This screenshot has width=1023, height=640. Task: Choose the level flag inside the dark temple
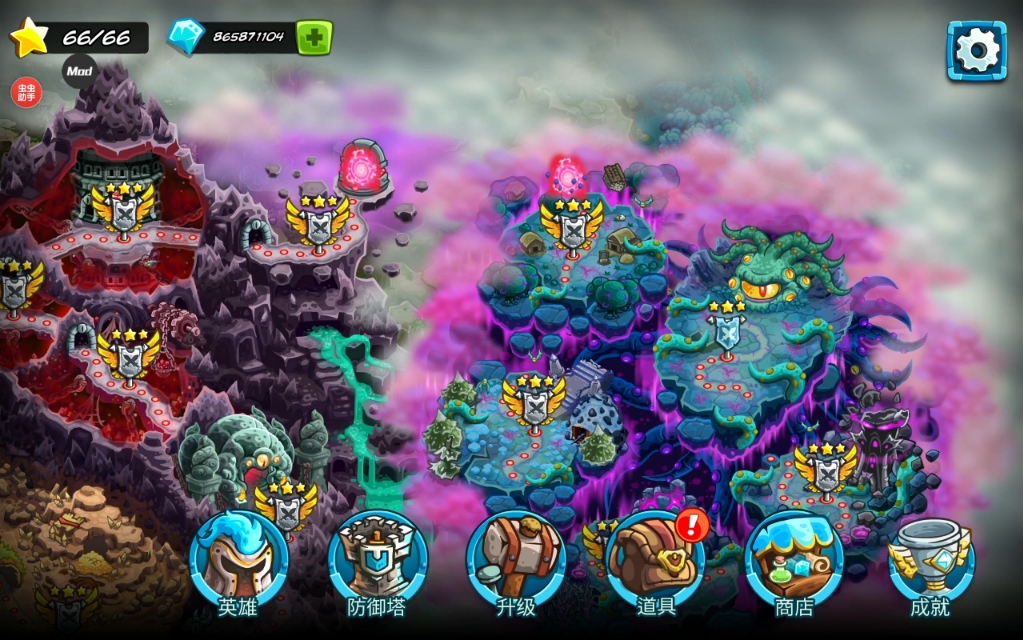[x=123, y=212]
